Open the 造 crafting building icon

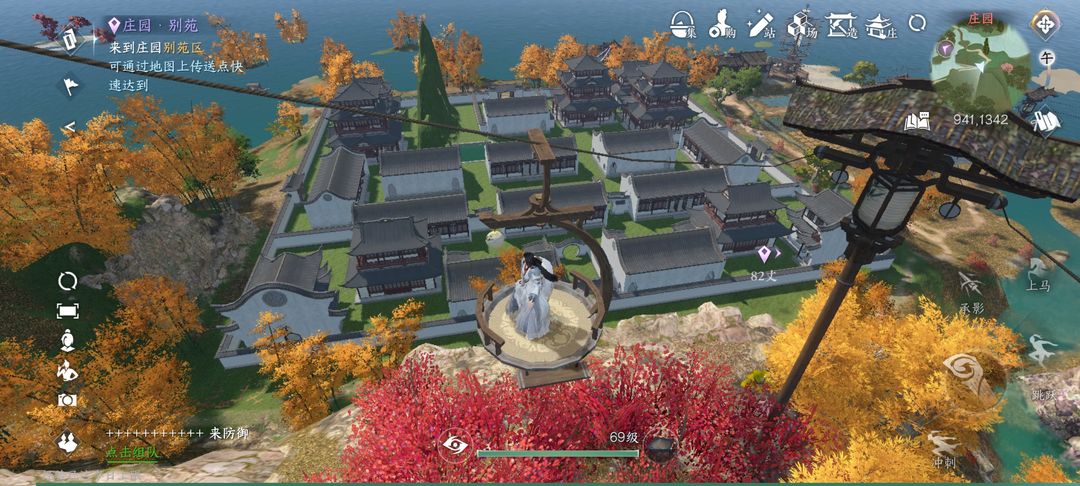click(x=842, y=24)
